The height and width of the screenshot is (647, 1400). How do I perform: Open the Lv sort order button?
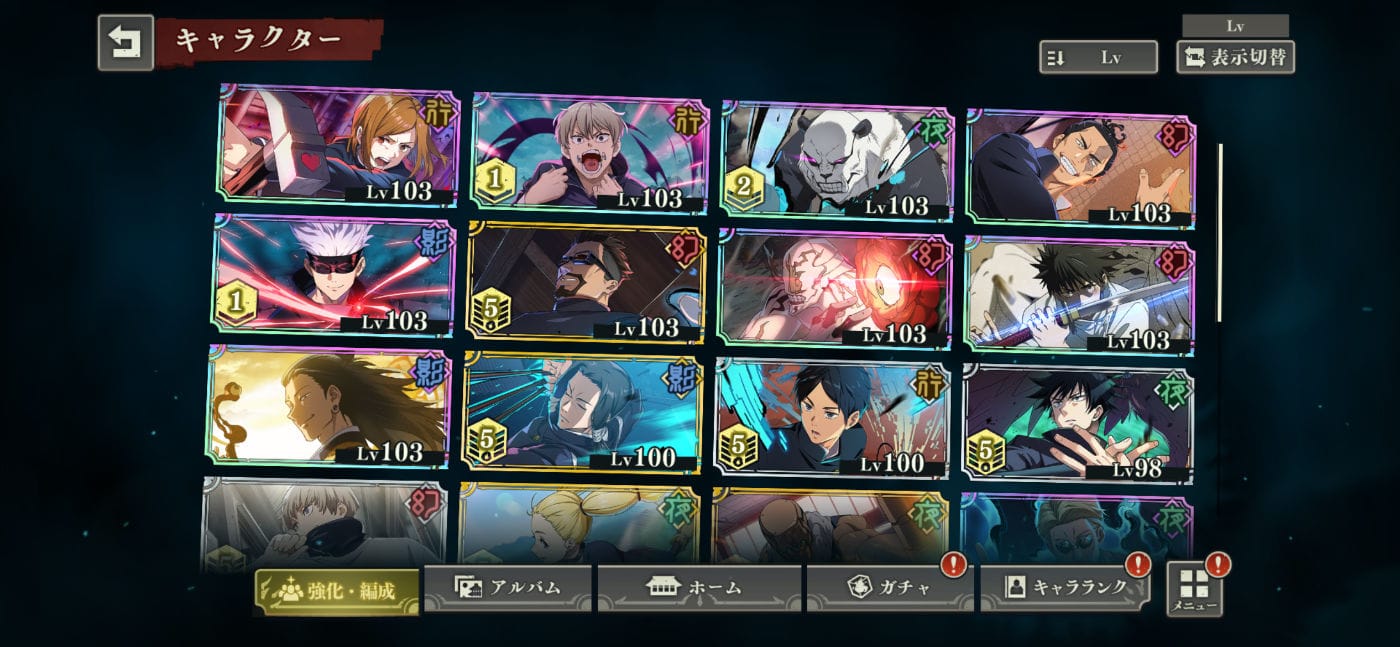click(1097, 57)
